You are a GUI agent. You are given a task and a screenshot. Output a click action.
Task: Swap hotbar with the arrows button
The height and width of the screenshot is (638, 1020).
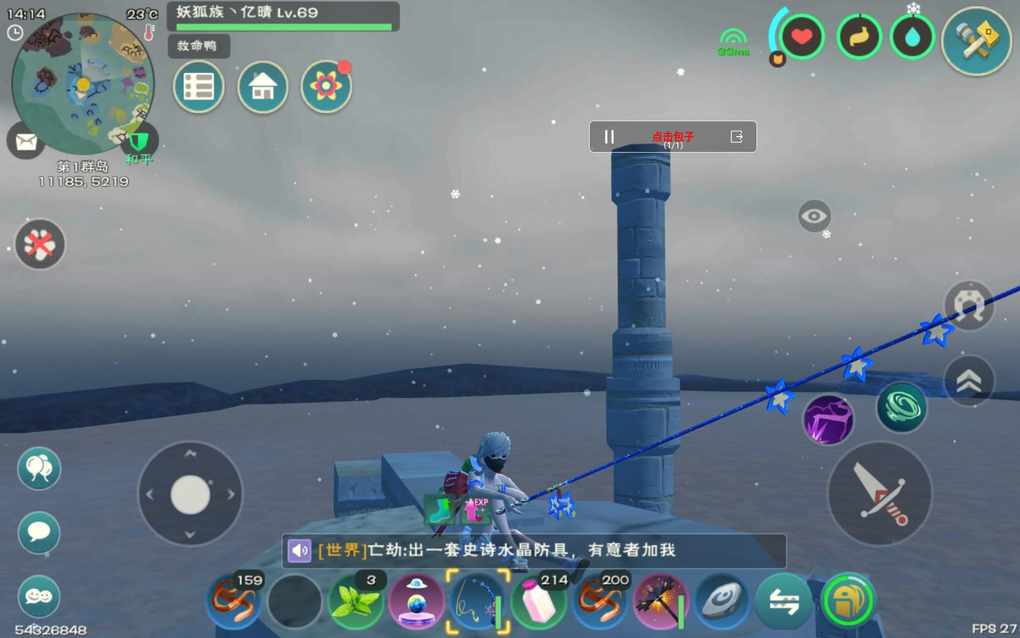pos(783,602)
